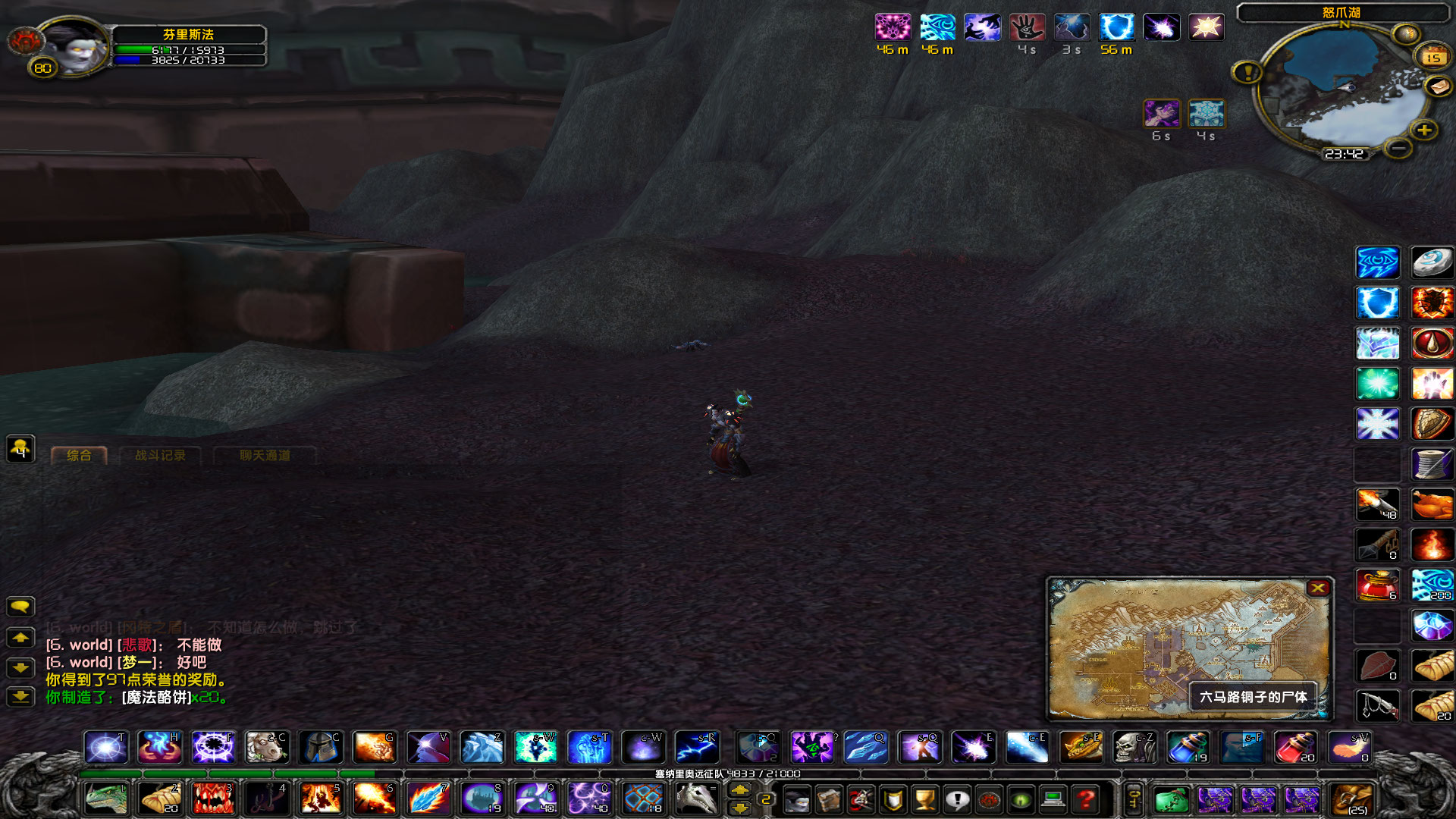
Task: Open the talents panel icon
Action: 861,799
